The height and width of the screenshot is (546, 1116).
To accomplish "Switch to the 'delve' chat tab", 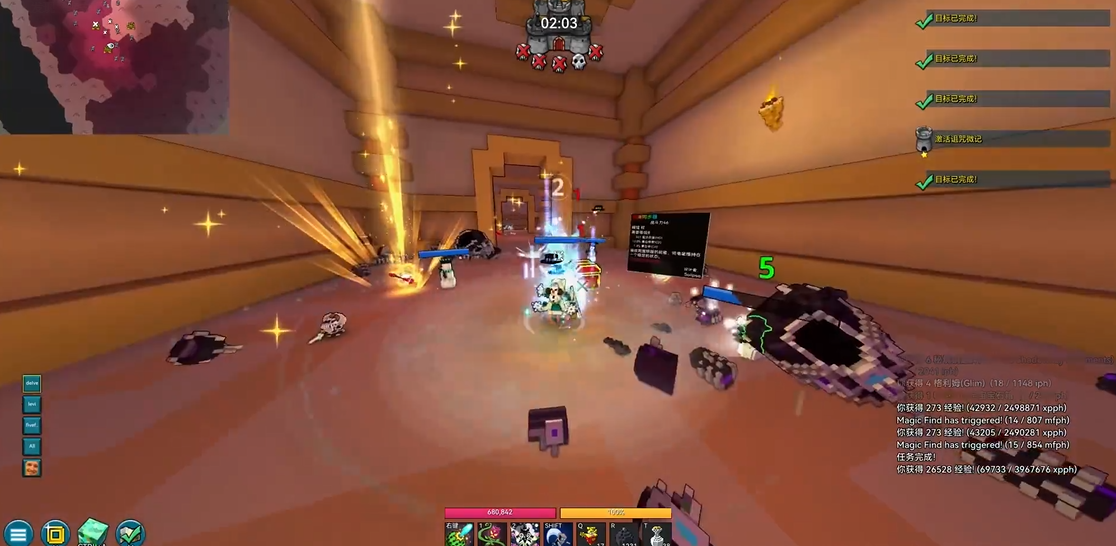I will [x=32, y=383].
